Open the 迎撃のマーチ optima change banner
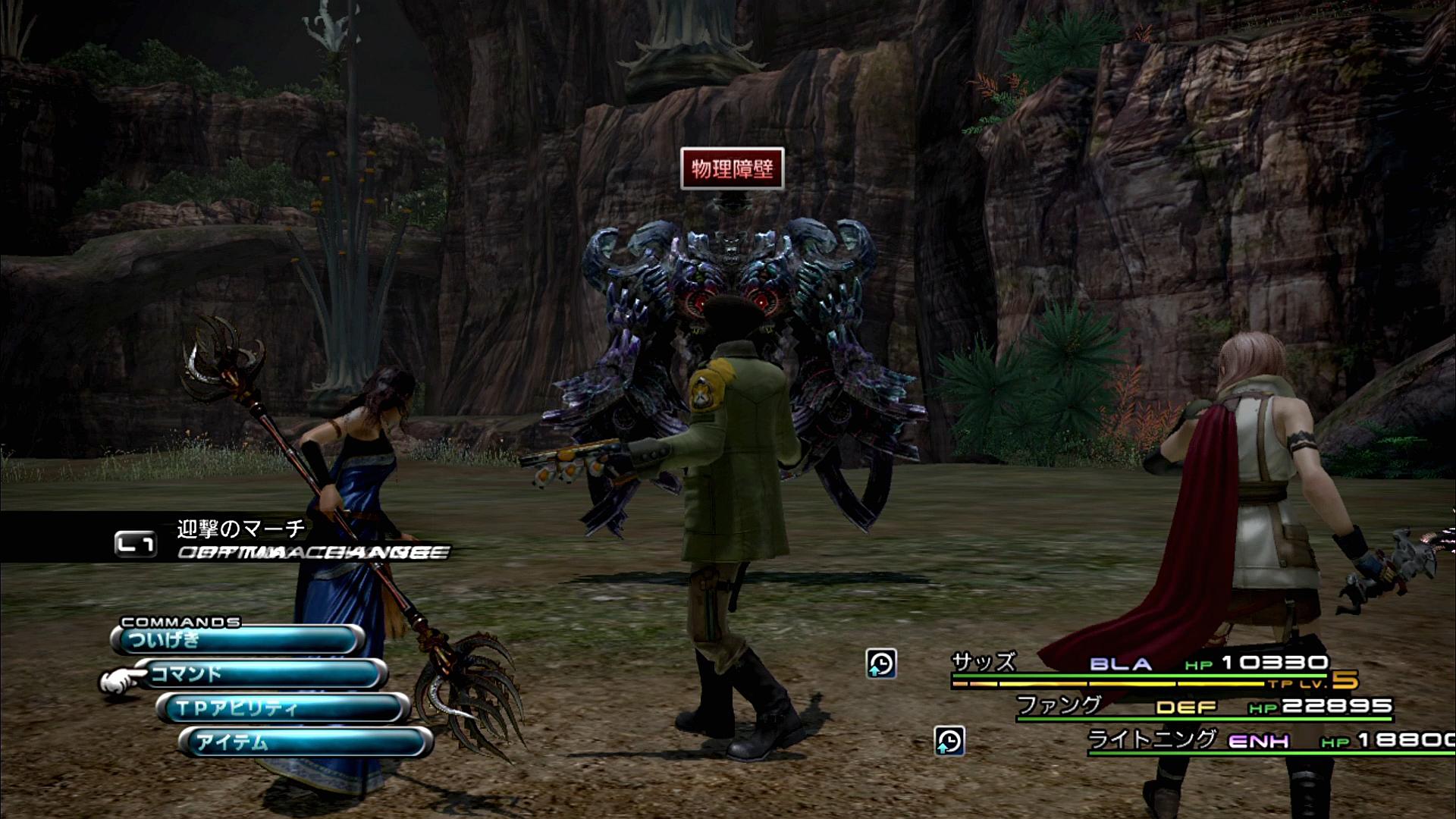 click(x=241, y=529)
